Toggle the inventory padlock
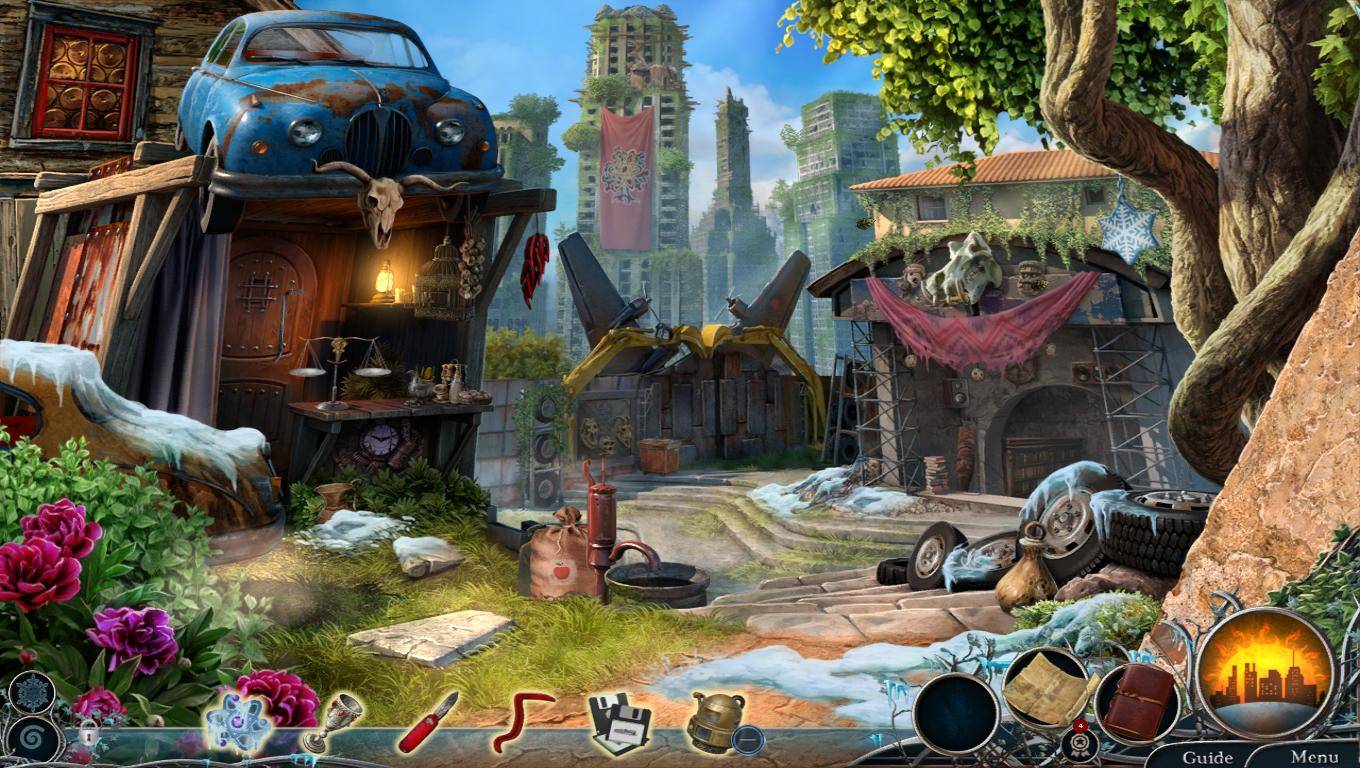The image size is (1360, 768). (x=88, y=737)
